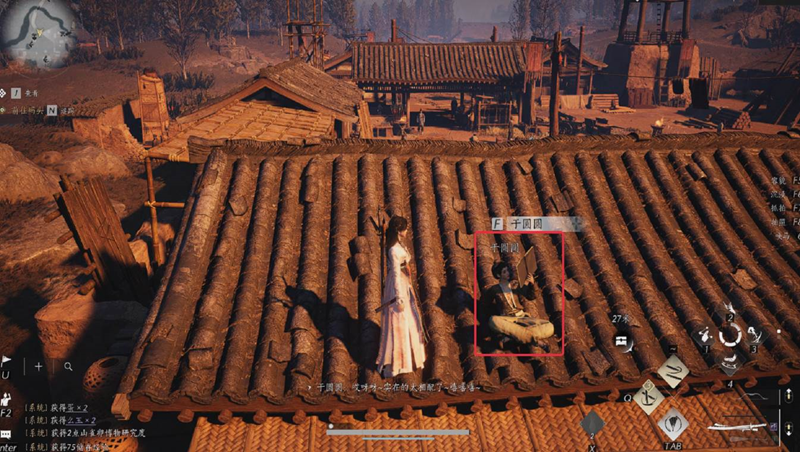Screen dimensions: 800x452
Task: Click the treasure chest distance marker
Action: (x=621, y=340)
